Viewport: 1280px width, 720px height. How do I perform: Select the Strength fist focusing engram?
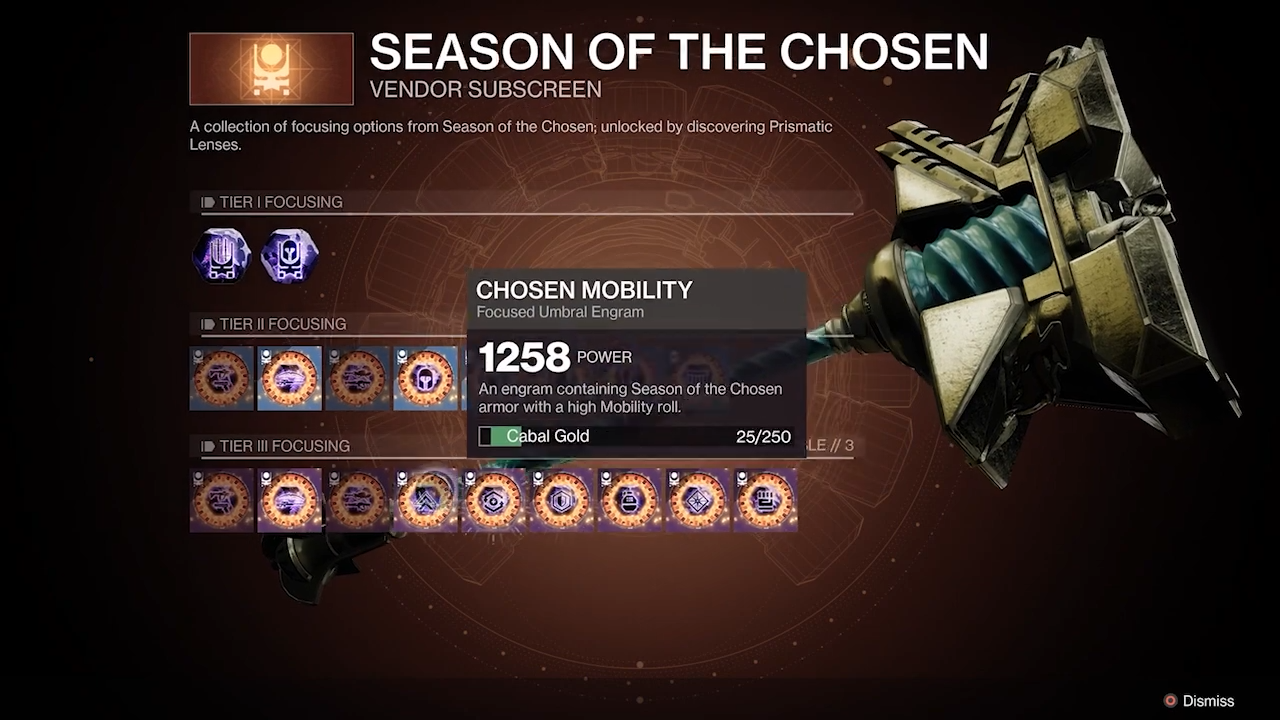(x=766, y=500)
